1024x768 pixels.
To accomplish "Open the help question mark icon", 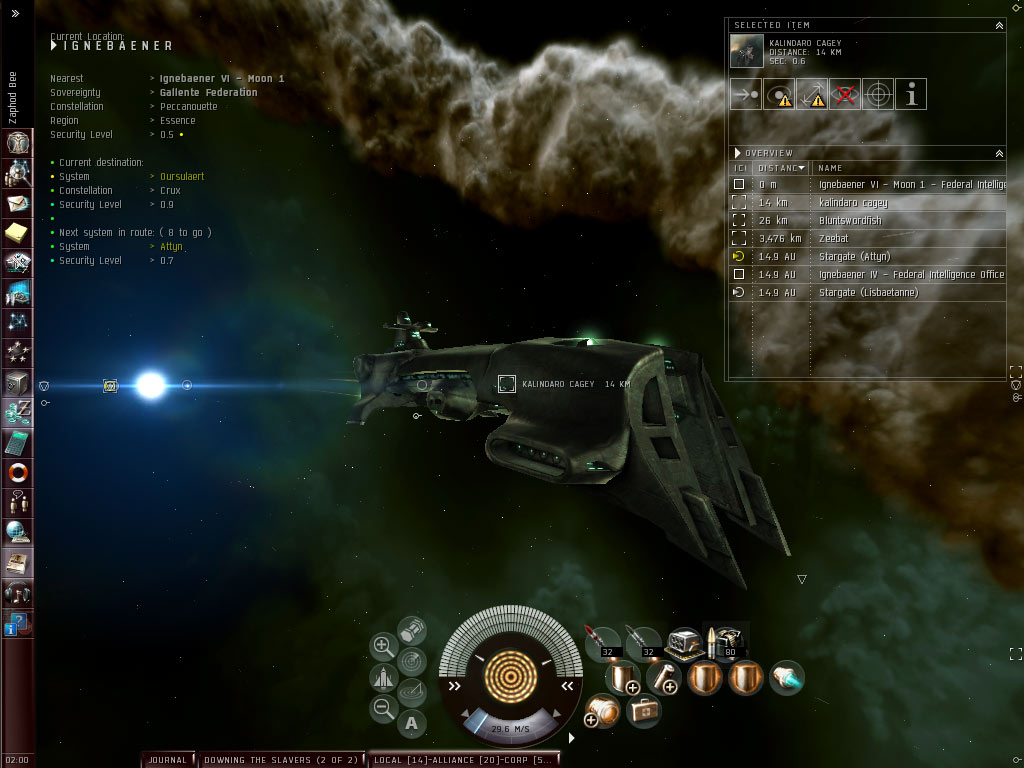I will (18, 625).
